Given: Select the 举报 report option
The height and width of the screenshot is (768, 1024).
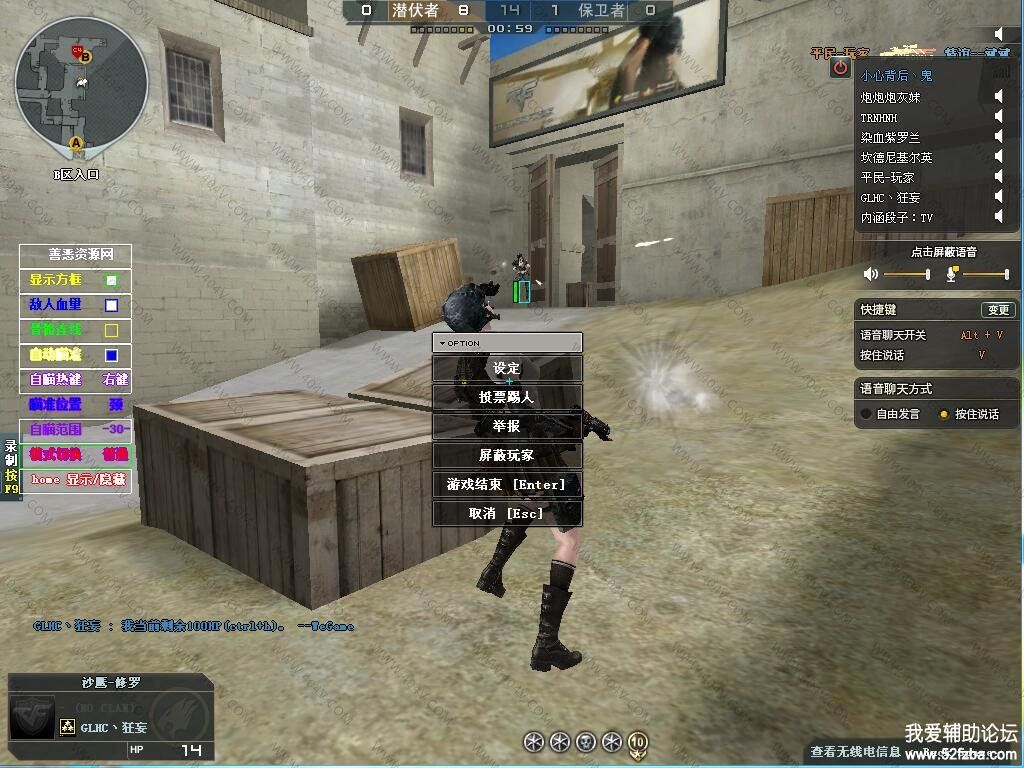Looking at the screenshot, I should [x=507, y=426].
